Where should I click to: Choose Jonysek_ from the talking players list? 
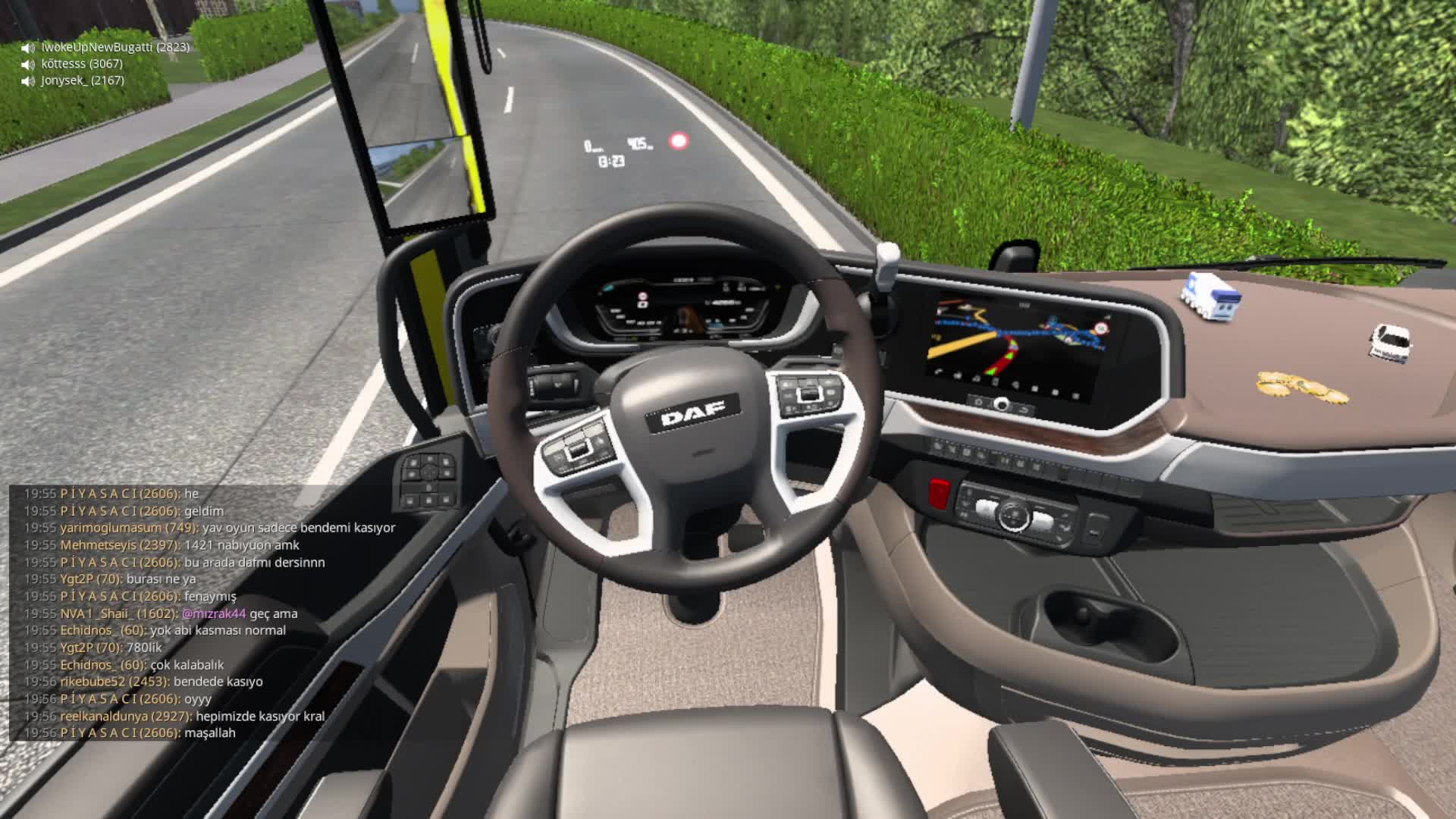[82, 80]
